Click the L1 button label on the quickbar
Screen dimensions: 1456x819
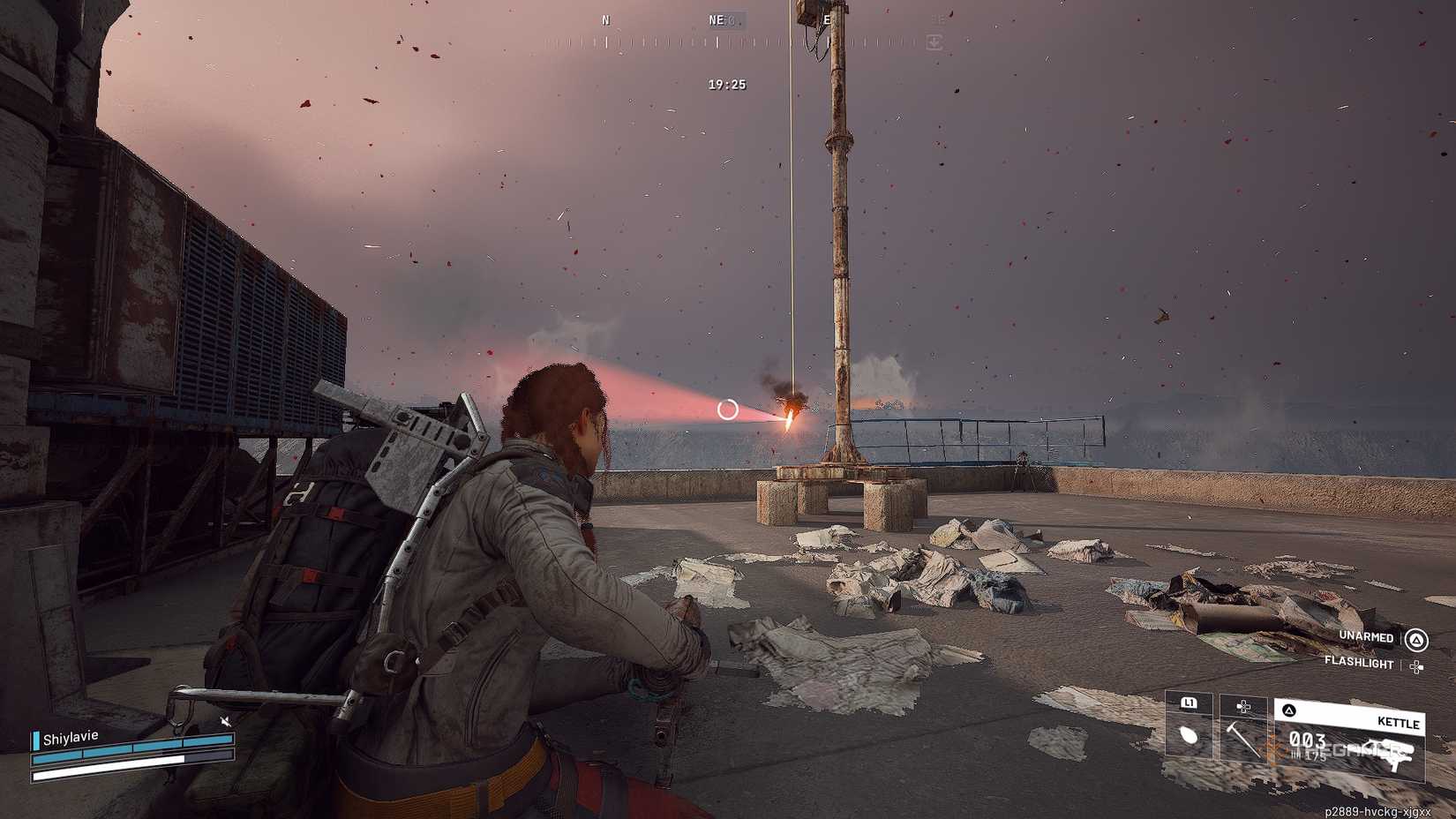1188,703
